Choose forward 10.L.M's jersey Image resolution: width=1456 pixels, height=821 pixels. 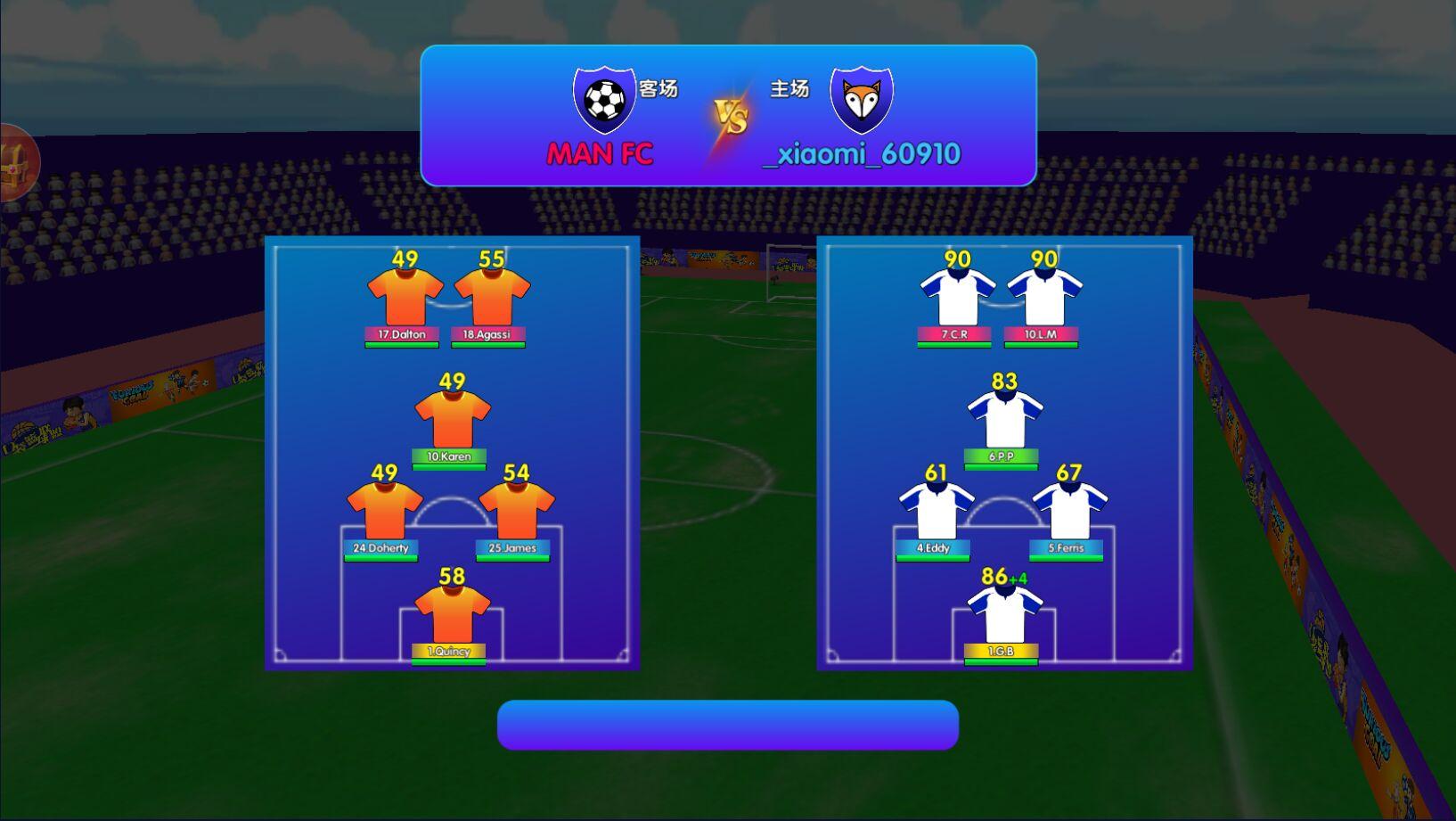[1044, 298]
